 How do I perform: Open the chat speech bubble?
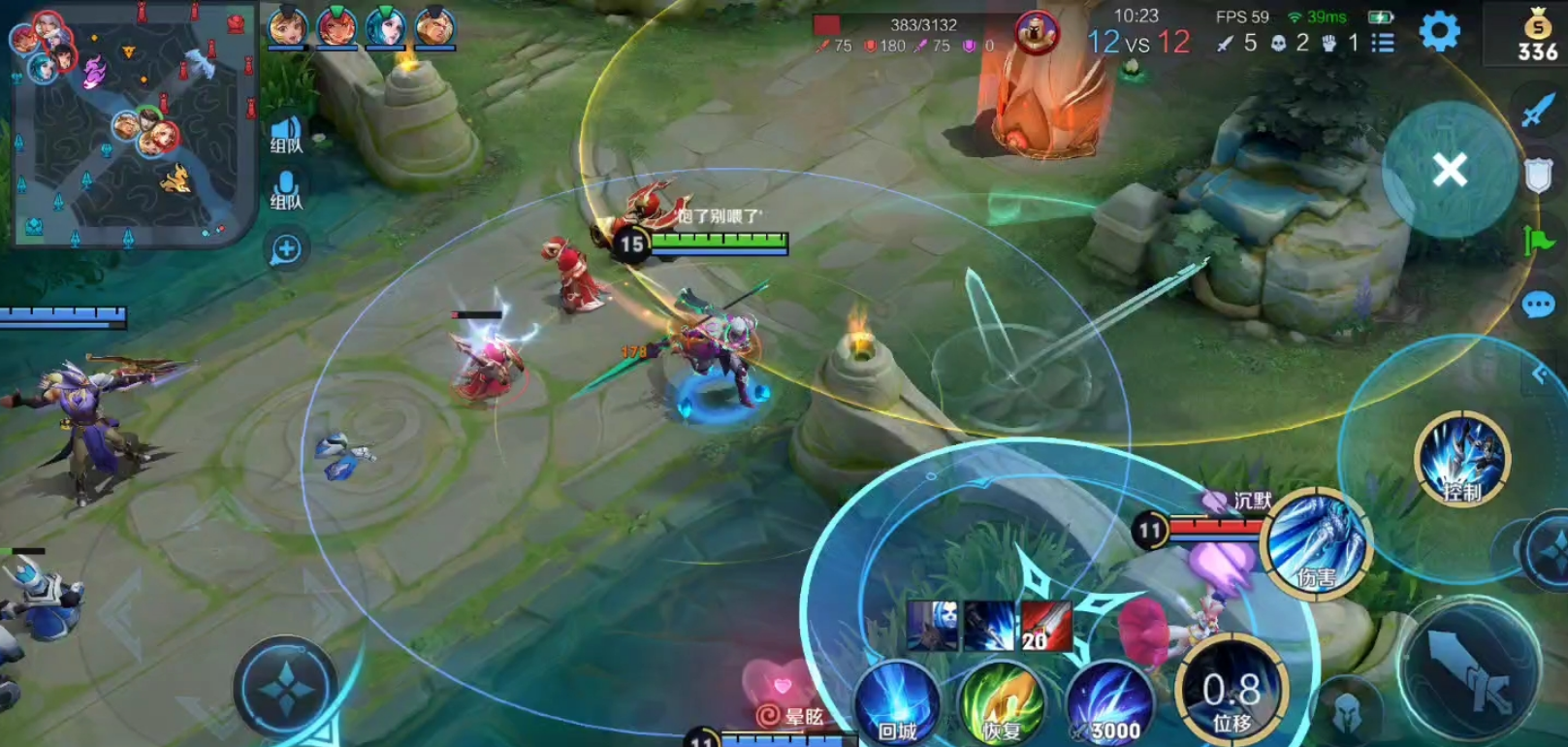point(1538,306)
